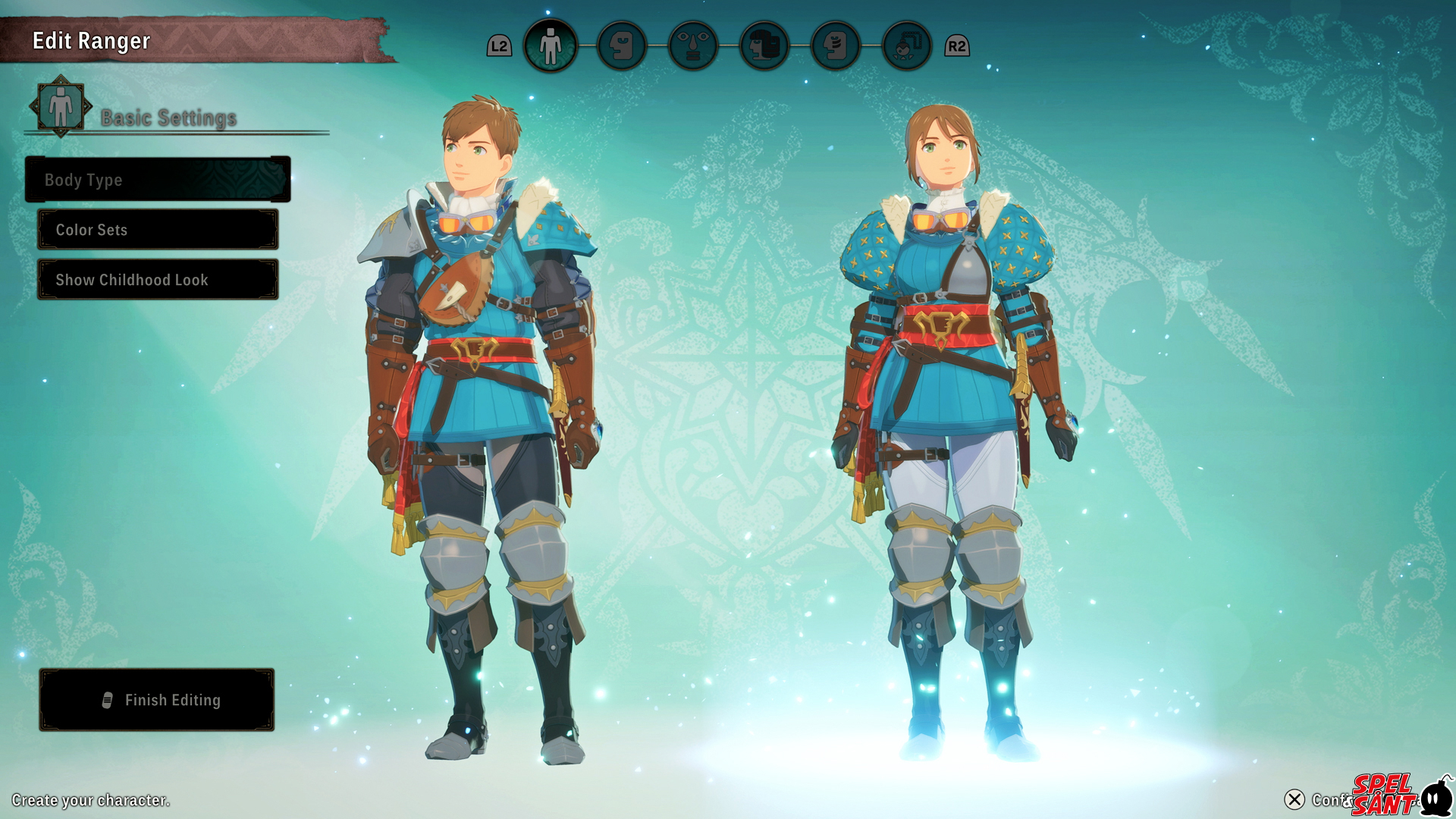Choose Show Childhood Look

[x=158, y=280]
